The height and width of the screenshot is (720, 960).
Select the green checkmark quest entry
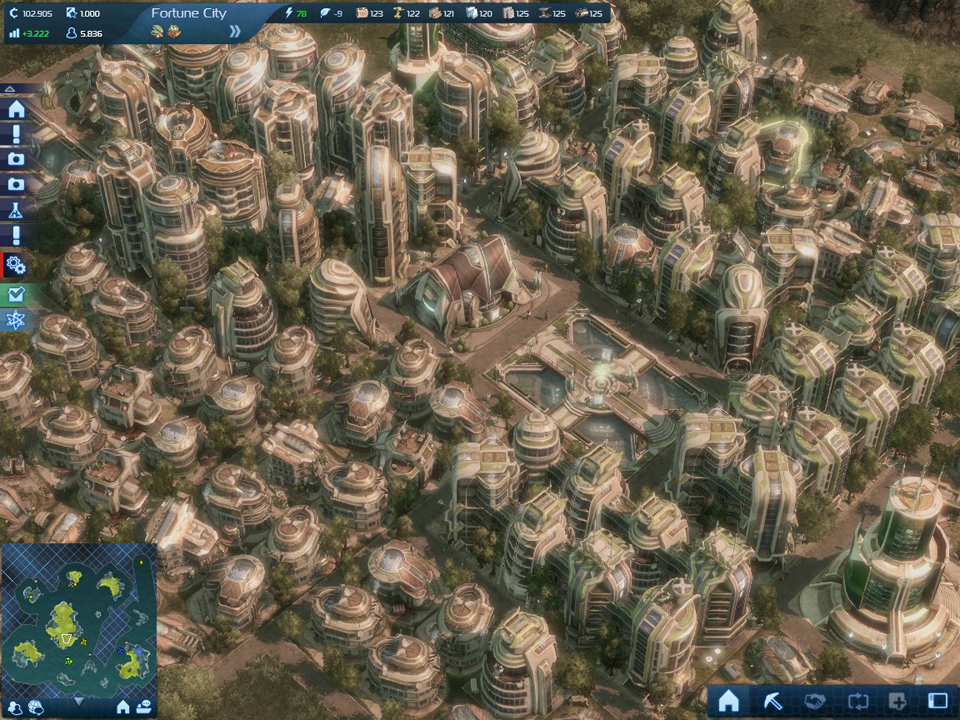[16, 294]
